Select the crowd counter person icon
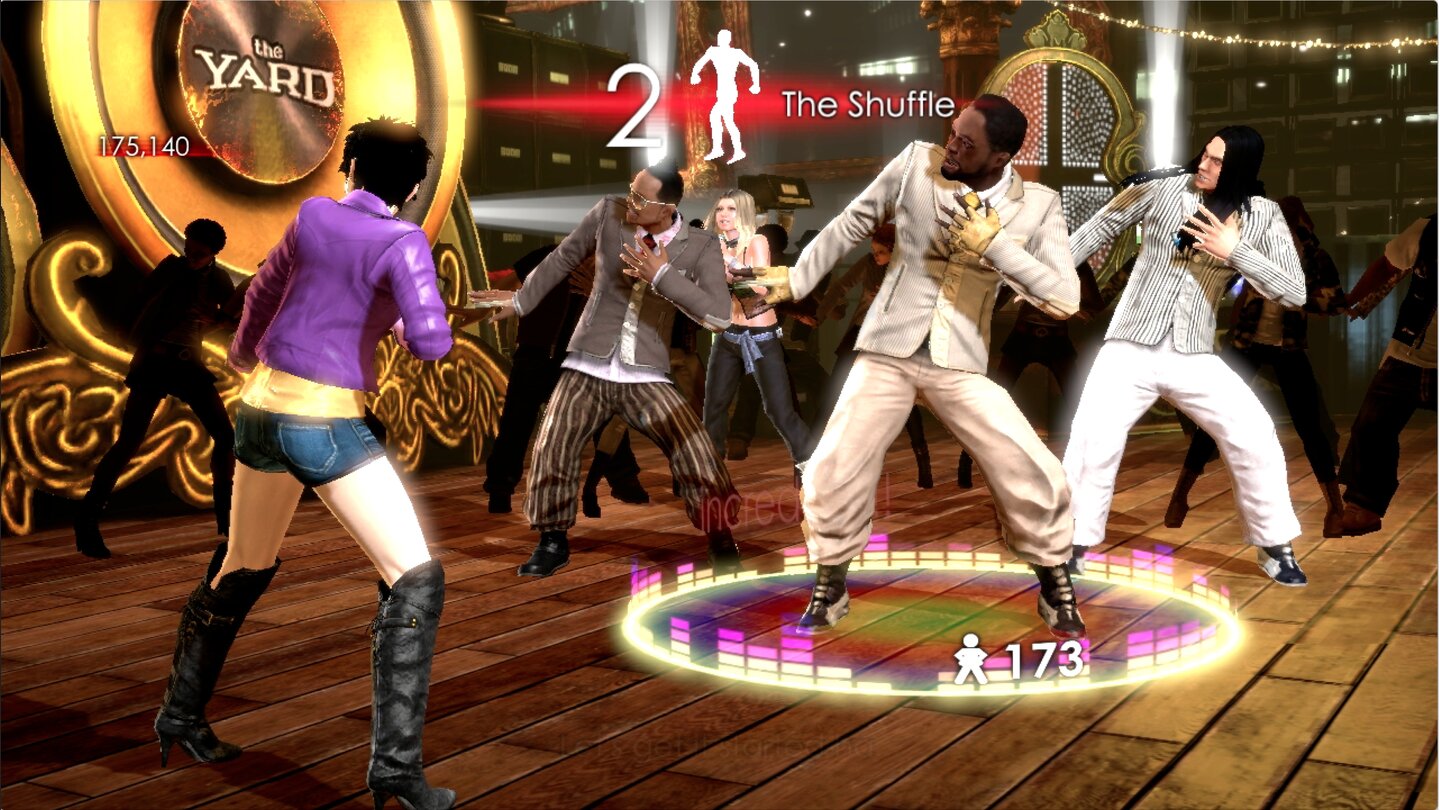This screenshot has width=1440, height=810. pyautogui.click(x=972, y=658)
